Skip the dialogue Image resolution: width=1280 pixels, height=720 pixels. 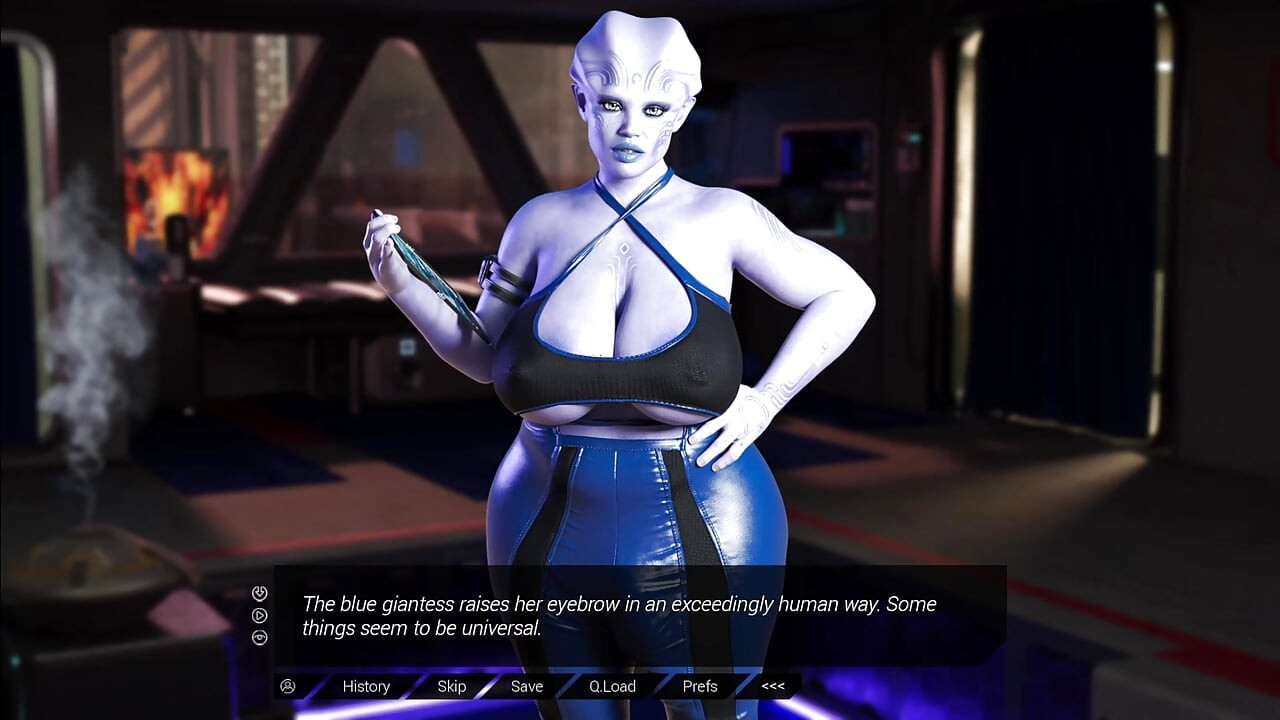pyautogui.click(x=451, y=686)
